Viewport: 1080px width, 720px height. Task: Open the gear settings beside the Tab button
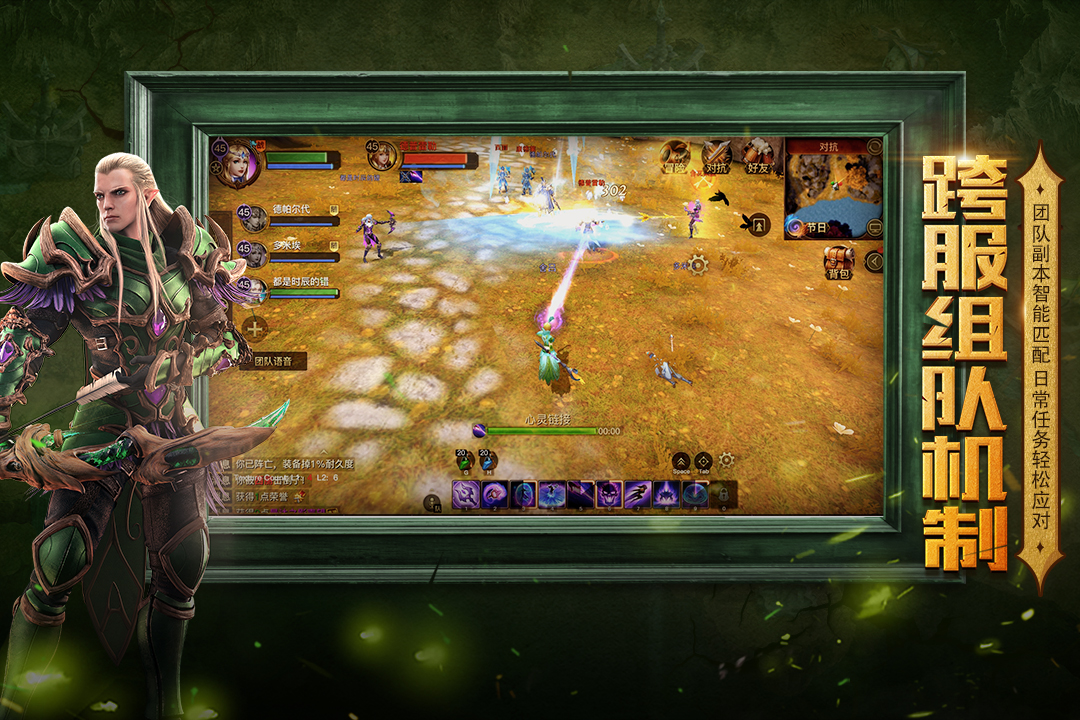point(727,460)
